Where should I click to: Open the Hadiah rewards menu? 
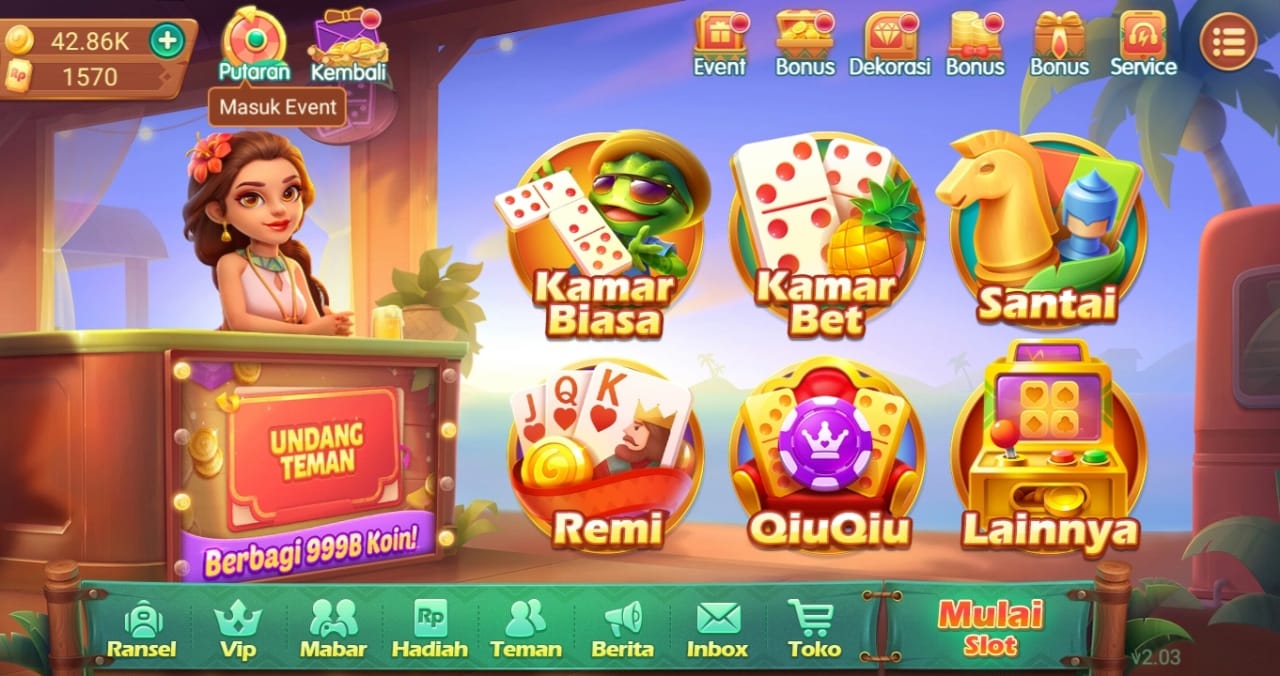429,630
